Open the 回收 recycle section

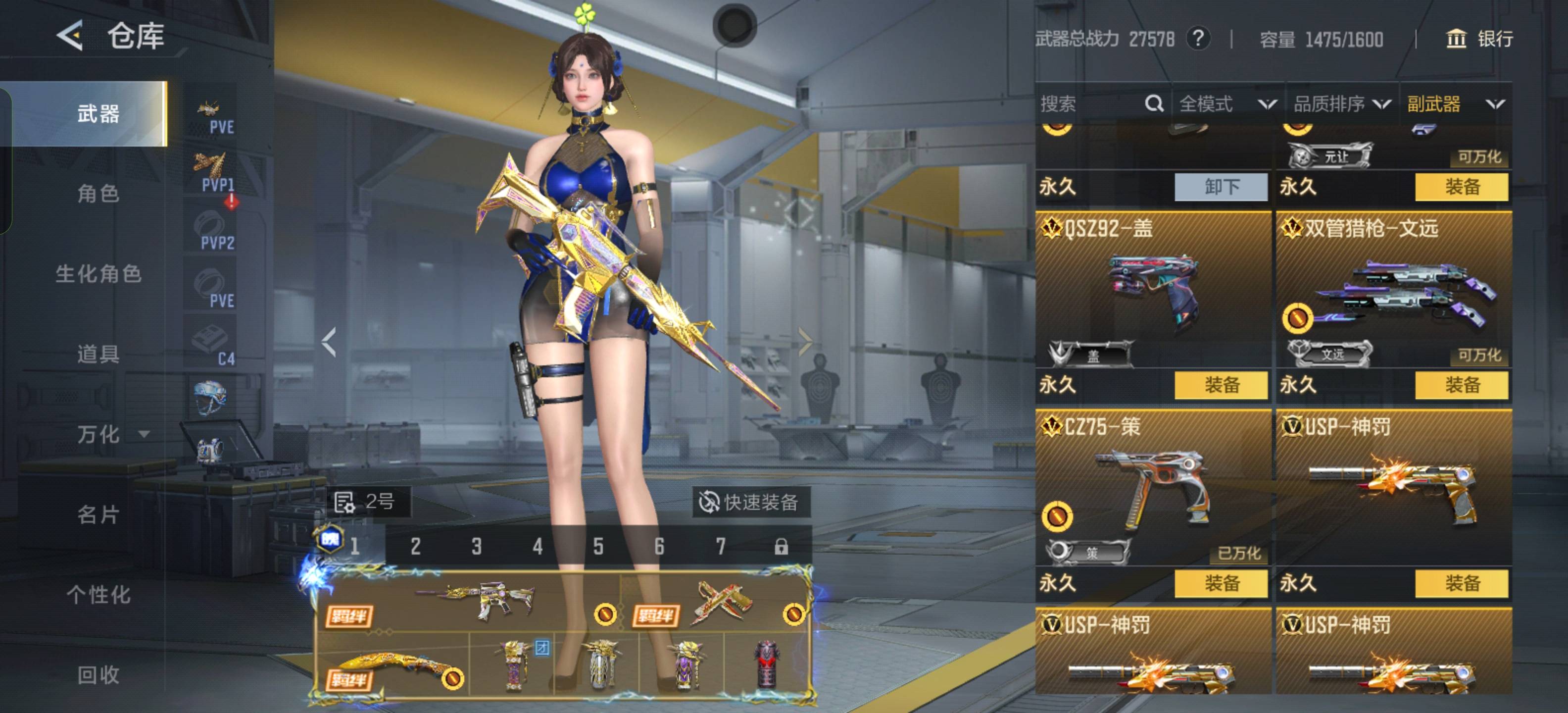[x=98, y=675]
